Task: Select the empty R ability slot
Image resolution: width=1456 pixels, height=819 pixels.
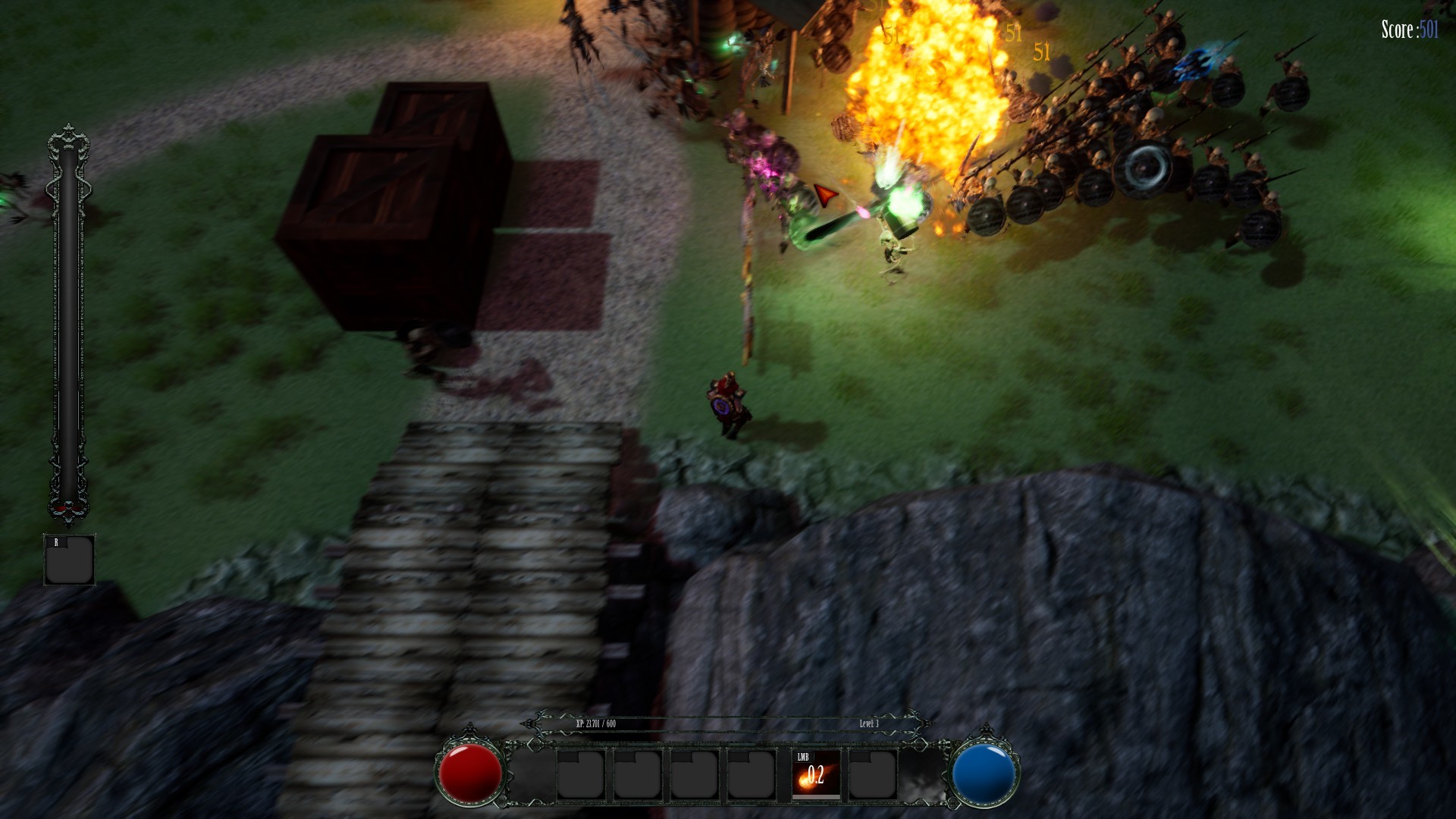Action: click(70, 560)
